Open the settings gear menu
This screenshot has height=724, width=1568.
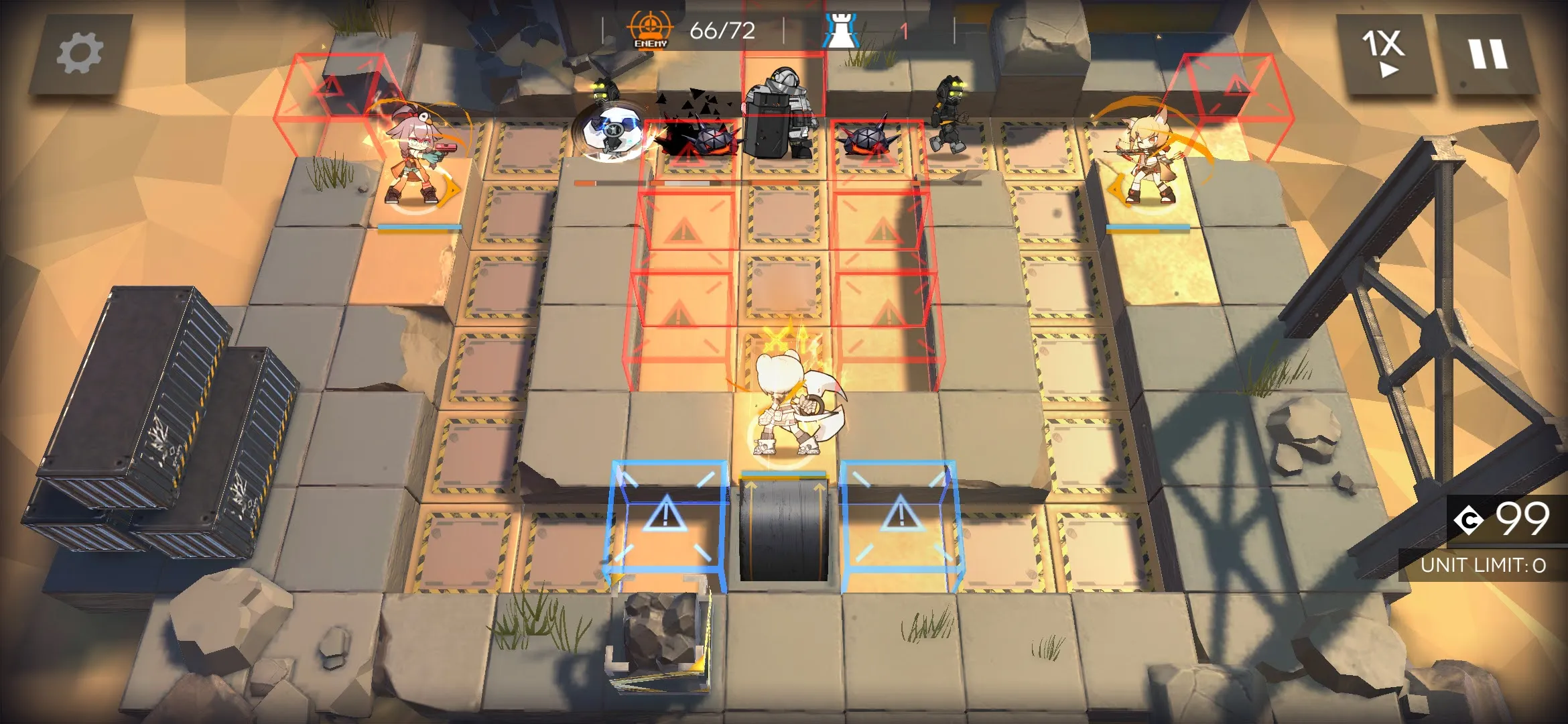click(x=80, y=54)
